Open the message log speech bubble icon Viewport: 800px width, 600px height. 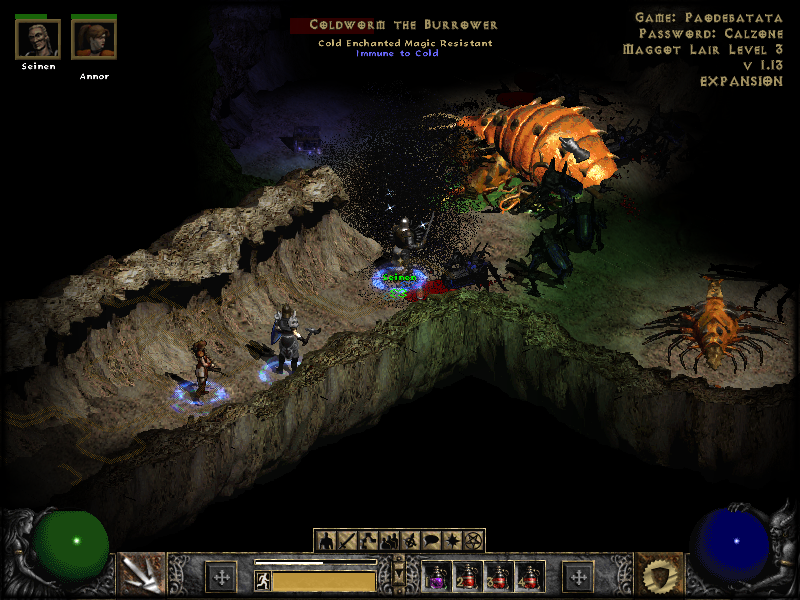431,541
